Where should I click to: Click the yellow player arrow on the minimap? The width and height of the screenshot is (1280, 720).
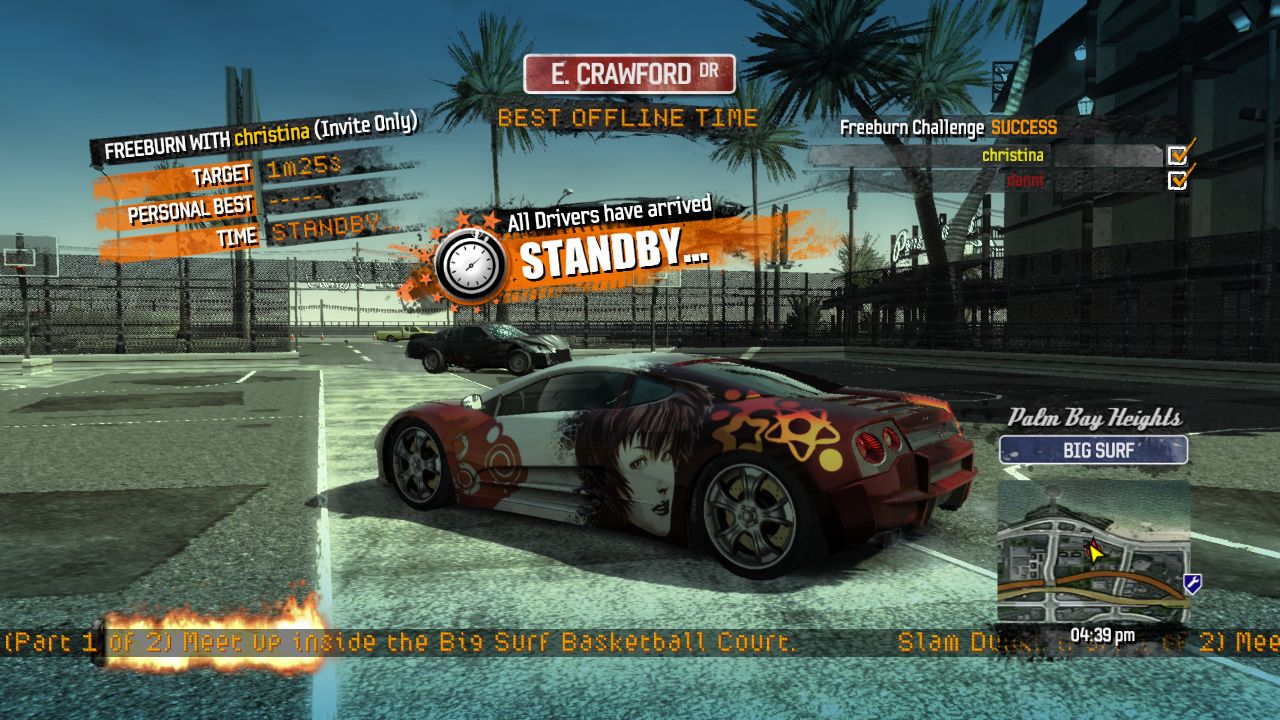[x=1094, y=551]
